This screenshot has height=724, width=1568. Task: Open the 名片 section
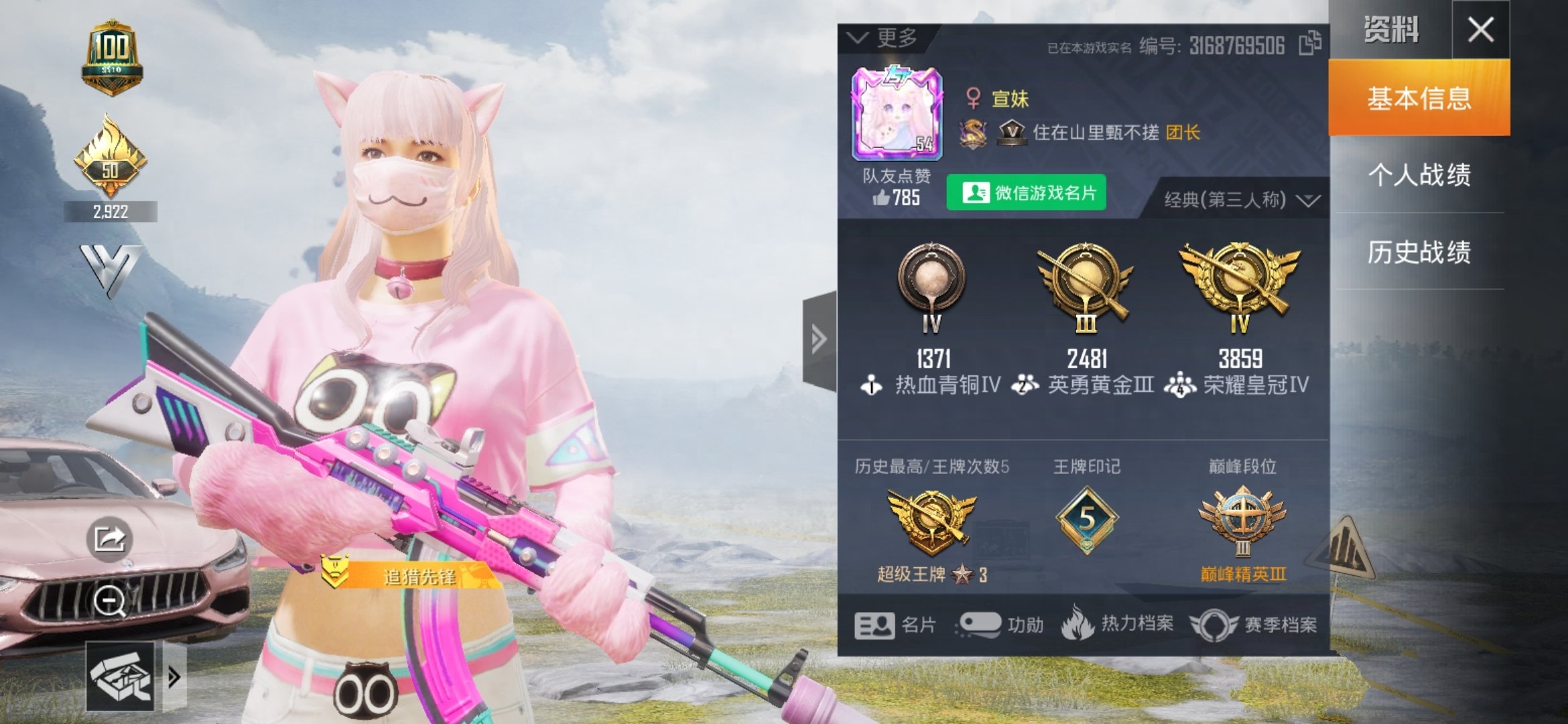pyautogui.click(x=895, y=625)
